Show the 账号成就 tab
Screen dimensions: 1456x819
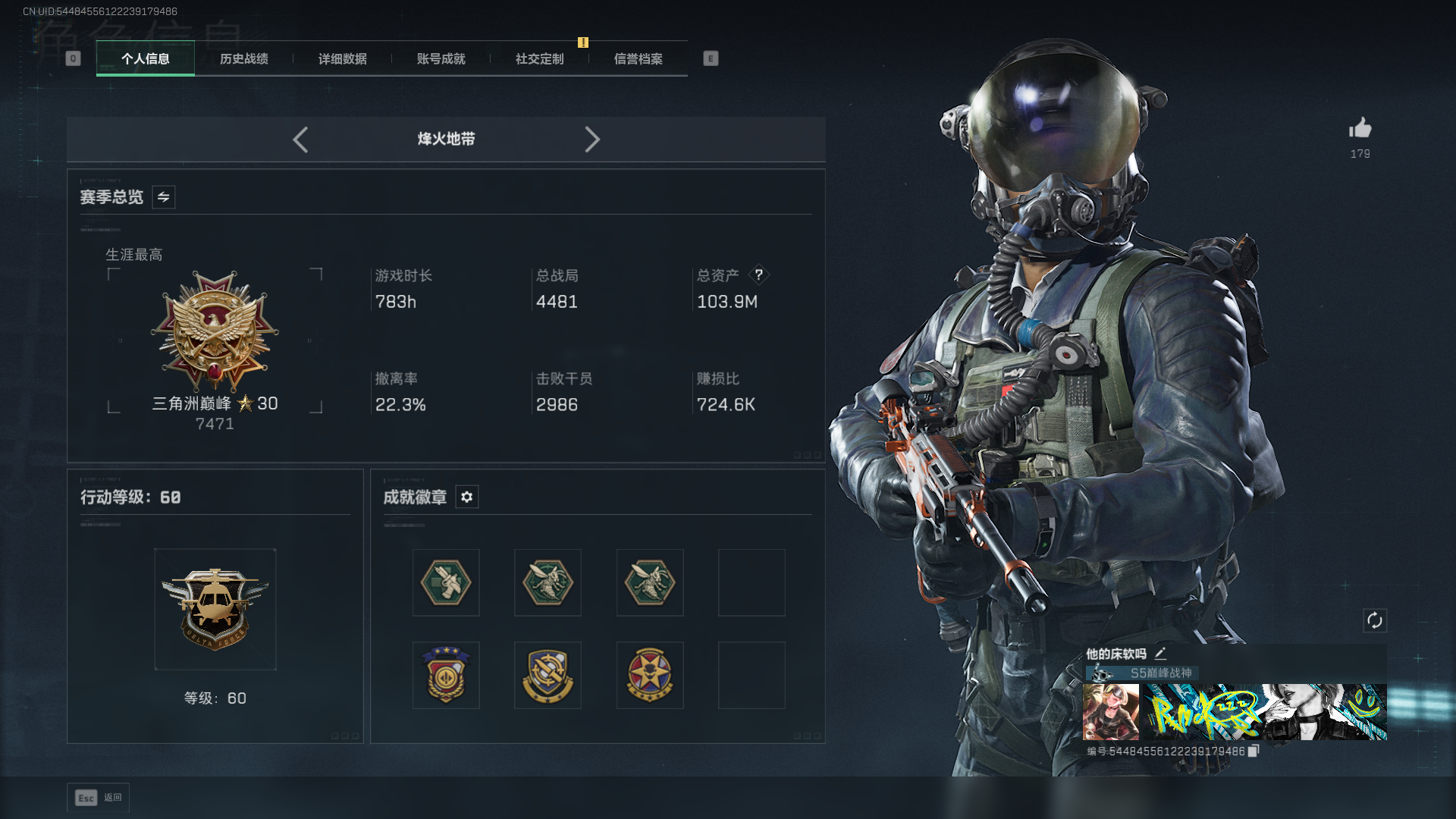point(441,59)
